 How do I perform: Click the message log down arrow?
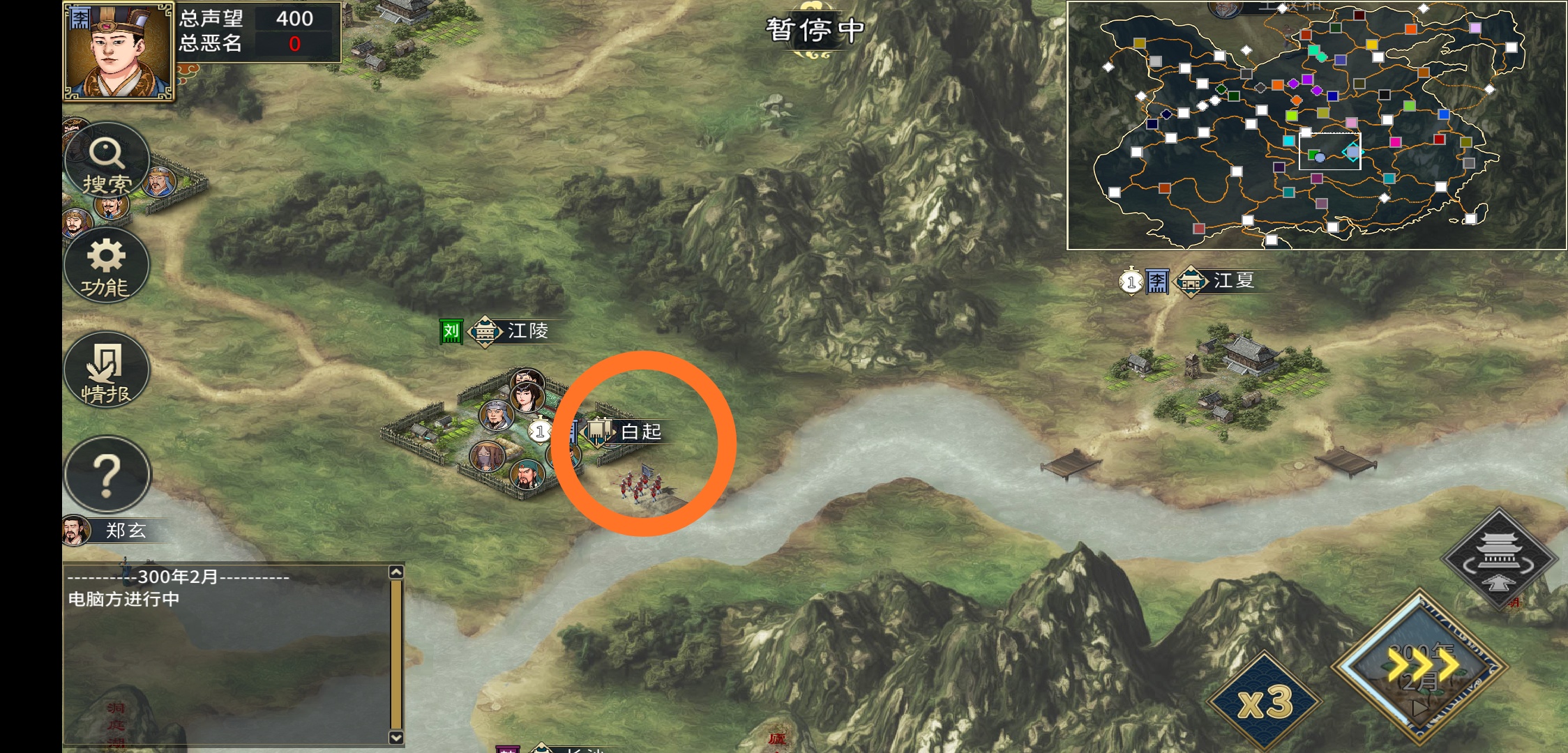(x=396, y=737)
